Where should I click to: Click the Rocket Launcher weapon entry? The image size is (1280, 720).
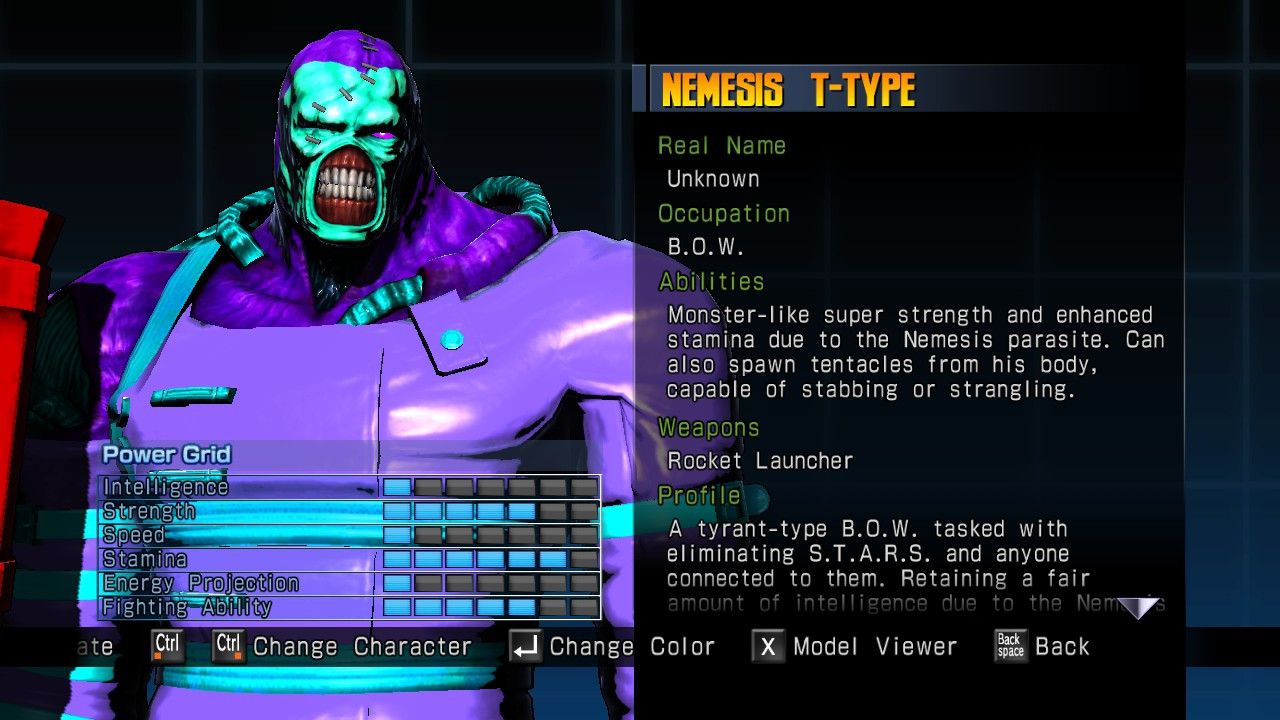(758, 461)
